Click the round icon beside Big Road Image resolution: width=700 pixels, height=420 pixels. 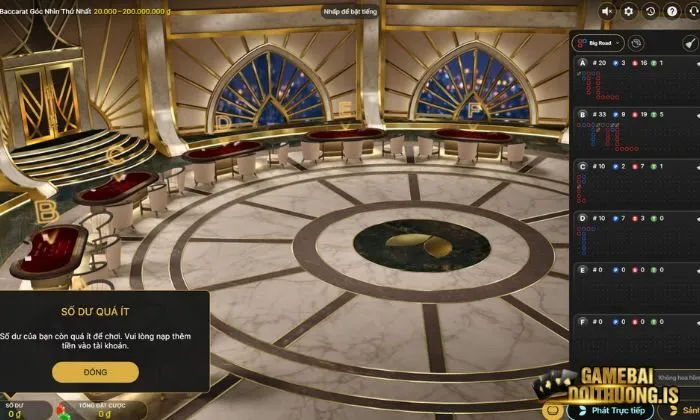tap(637, 43)
